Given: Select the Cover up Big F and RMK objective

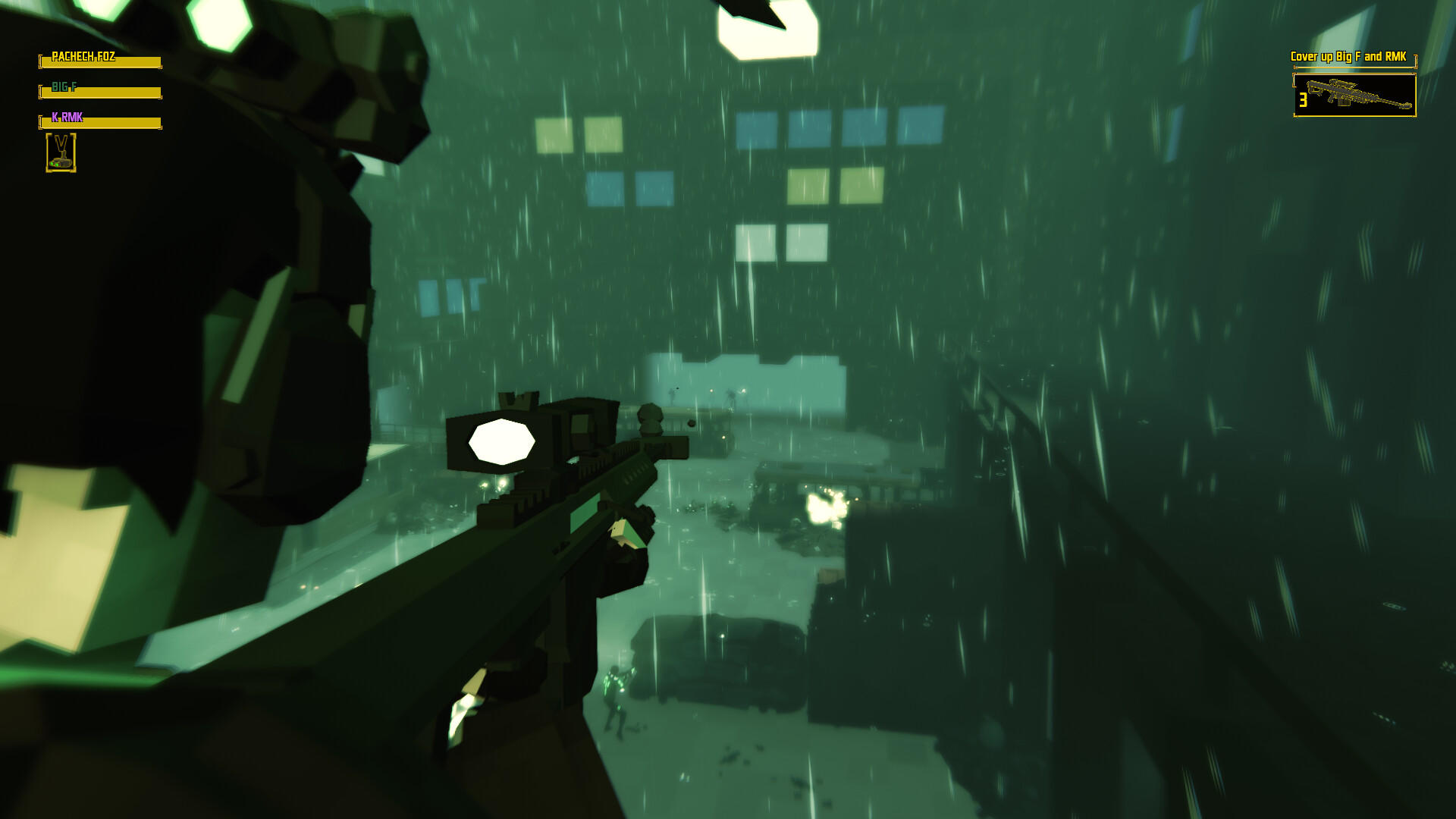Looking at the screenshot, I should [x=1348, y=56].
